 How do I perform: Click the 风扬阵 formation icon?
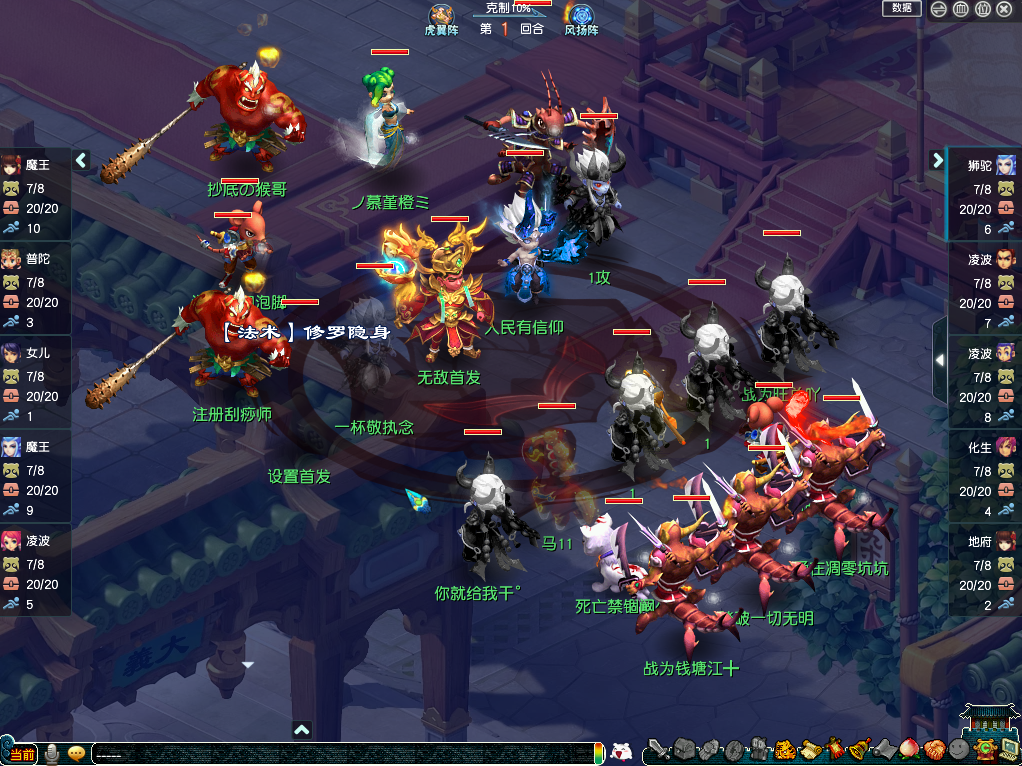point(580,17)
